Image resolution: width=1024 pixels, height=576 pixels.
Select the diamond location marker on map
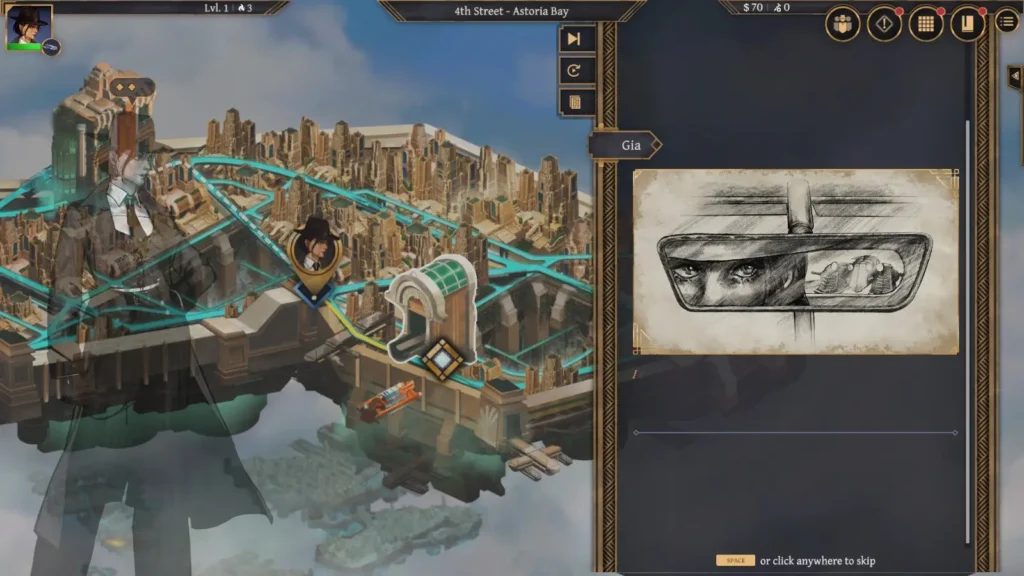click(x=441, y=358)
